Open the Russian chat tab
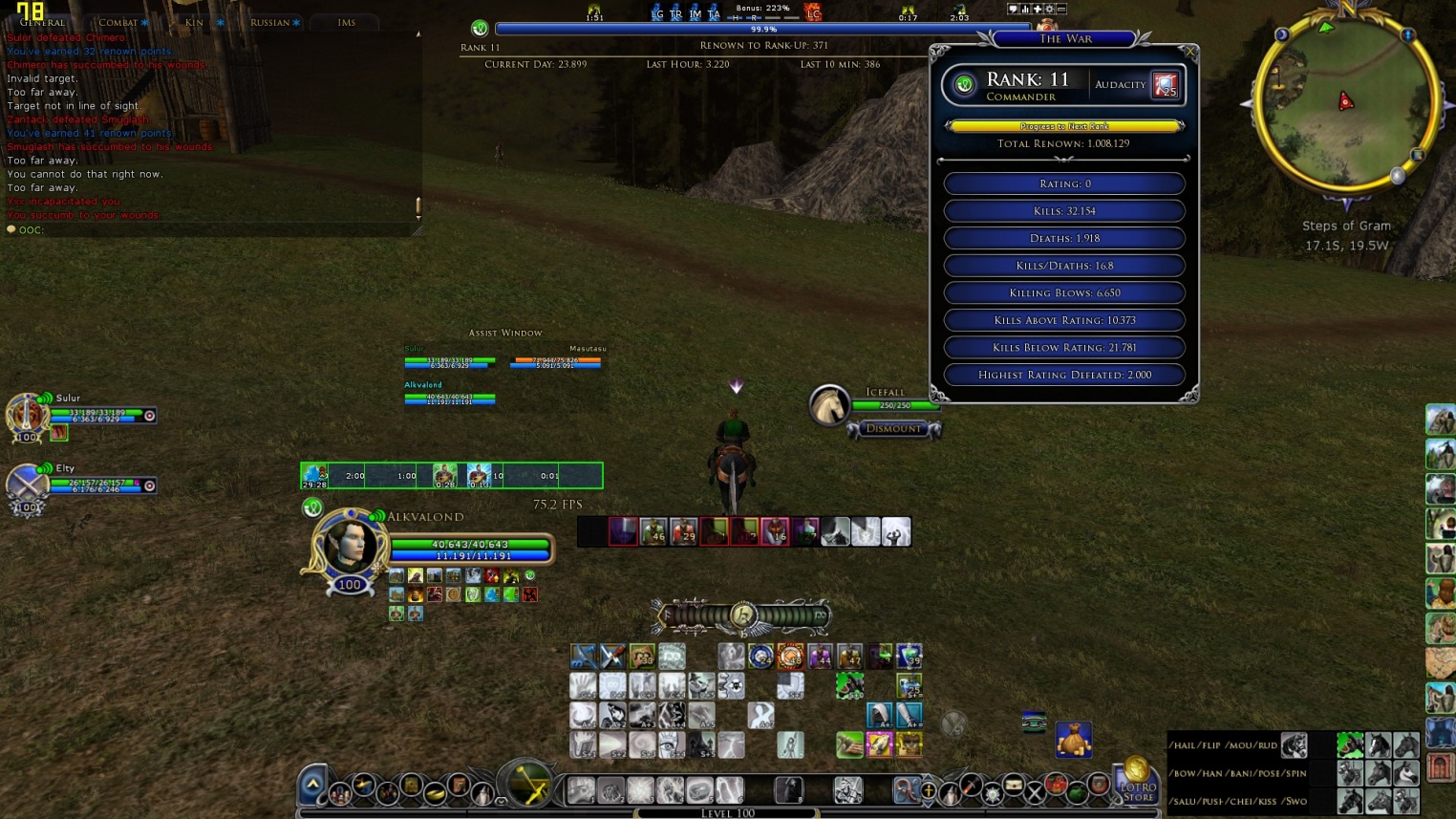The width and height of the screenshot is (1456, 819). point(270,22)
